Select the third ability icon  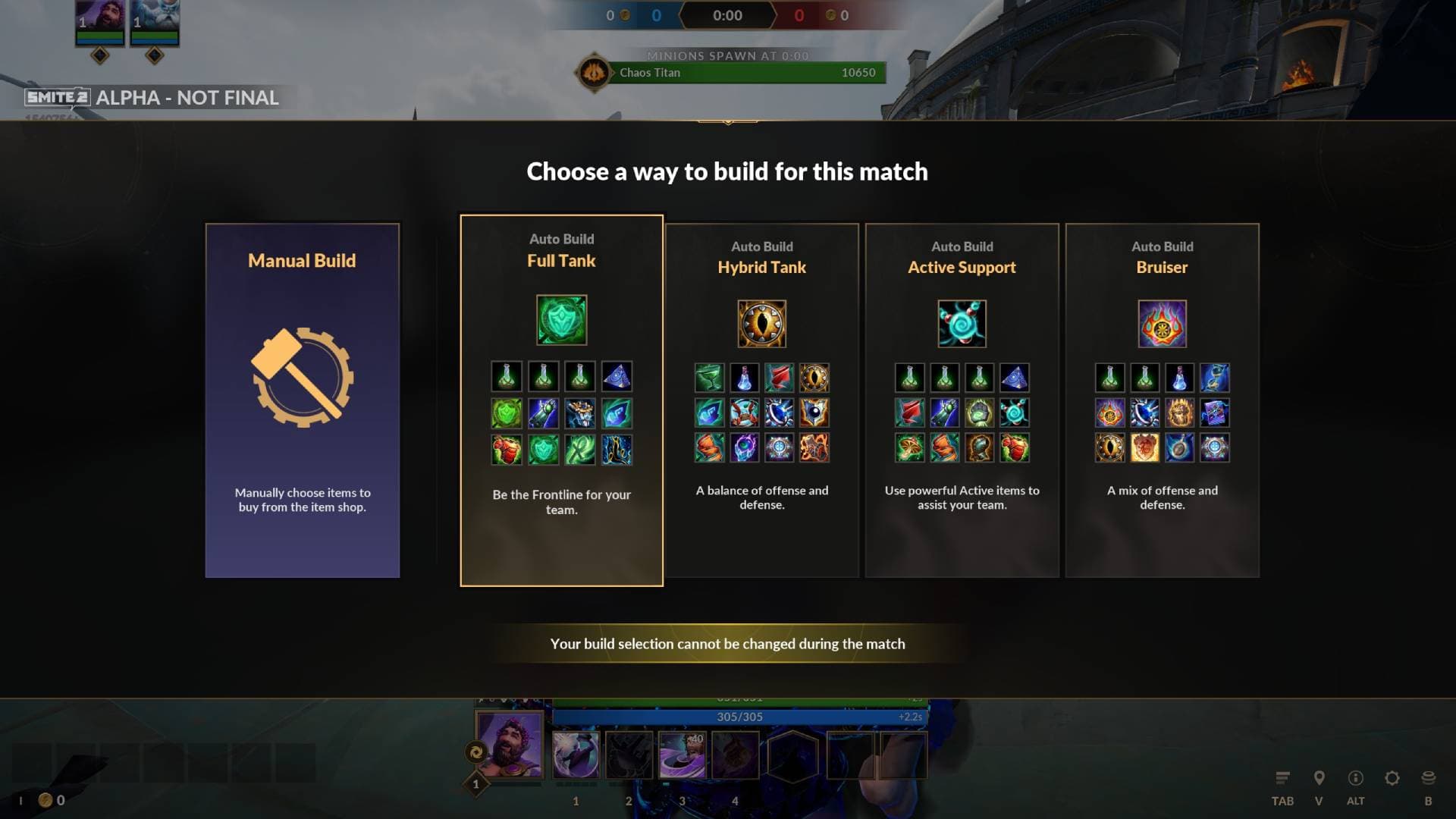click(x=682, y=755)
